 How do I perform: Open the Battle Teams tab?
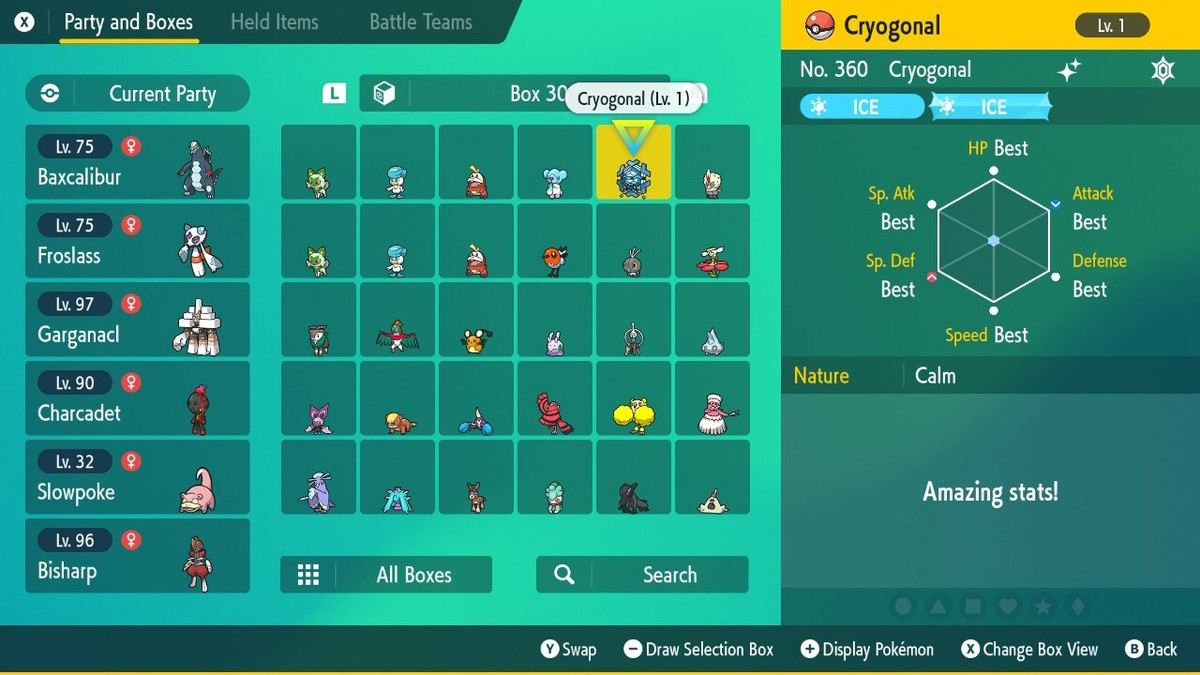[x=420, y=22]
